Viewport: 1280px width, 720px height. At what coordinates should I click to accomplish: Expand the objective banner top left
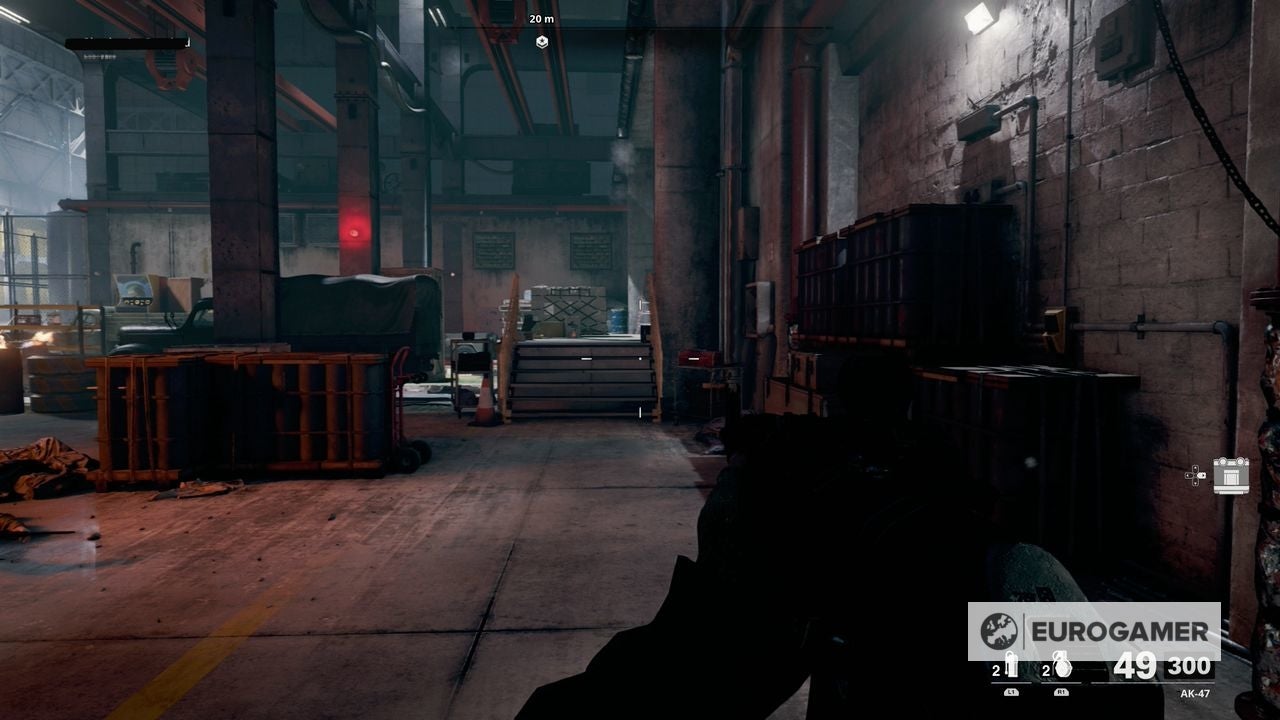(130, 44)
